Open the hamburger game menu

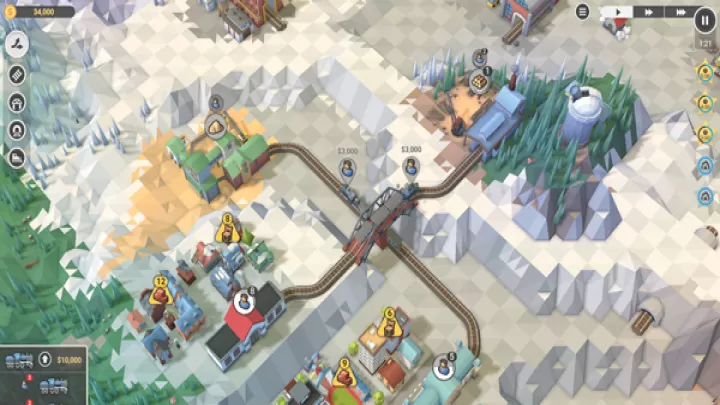point(583,12)
